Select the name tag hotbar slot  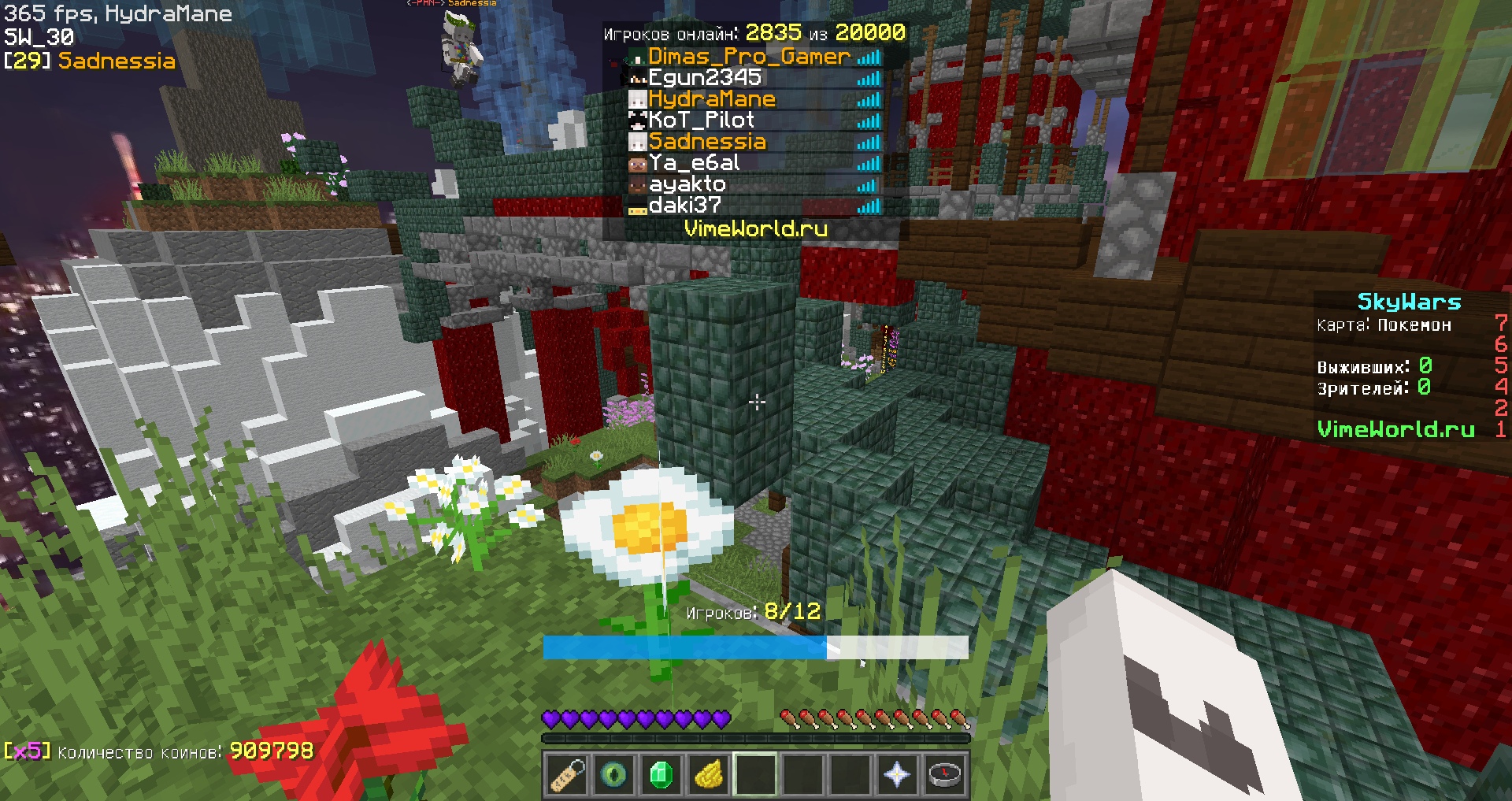click(x=566, y=775)
